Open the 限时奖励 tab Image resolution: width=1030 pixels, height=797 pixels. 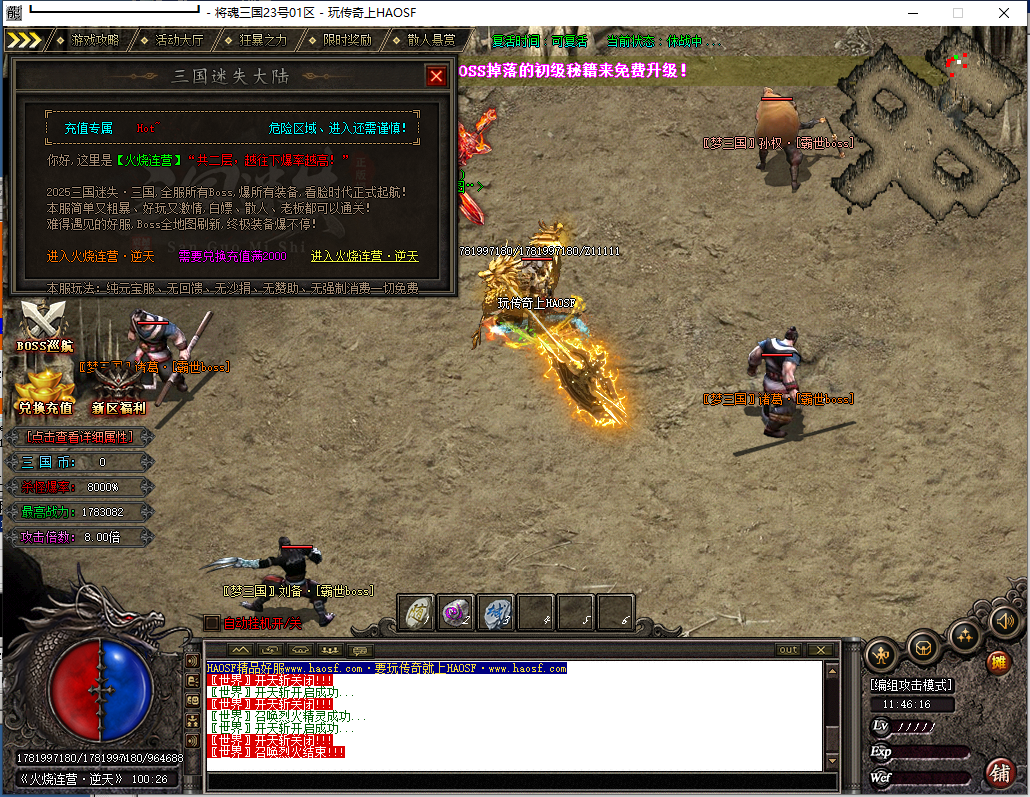pos(347,41)
